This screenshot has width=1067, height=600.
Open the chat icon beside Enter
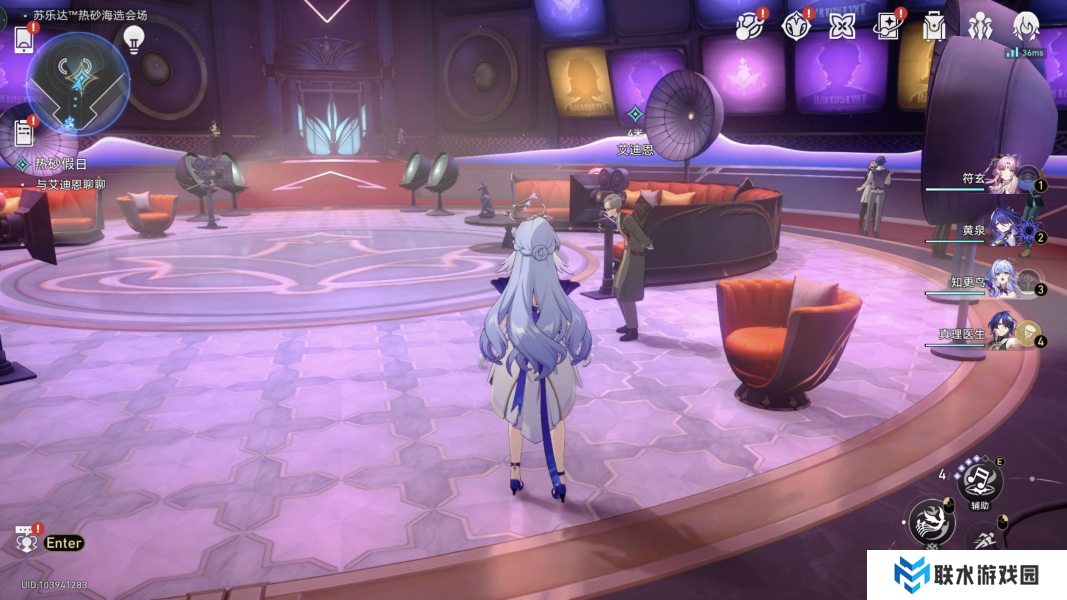26,541
